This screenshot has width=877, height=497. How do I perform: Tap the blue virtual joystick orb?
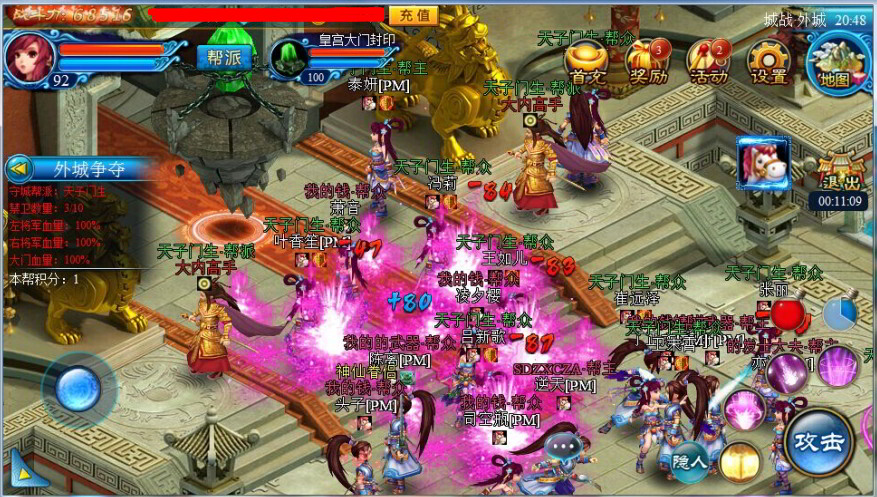77,387
